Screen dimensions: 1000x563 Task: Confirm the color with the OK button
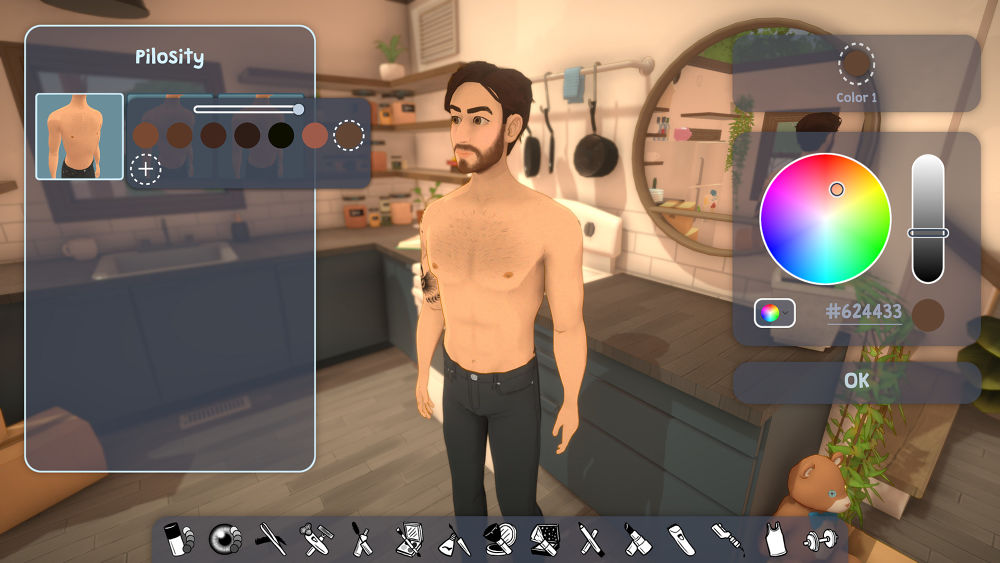tap(856, 381)
